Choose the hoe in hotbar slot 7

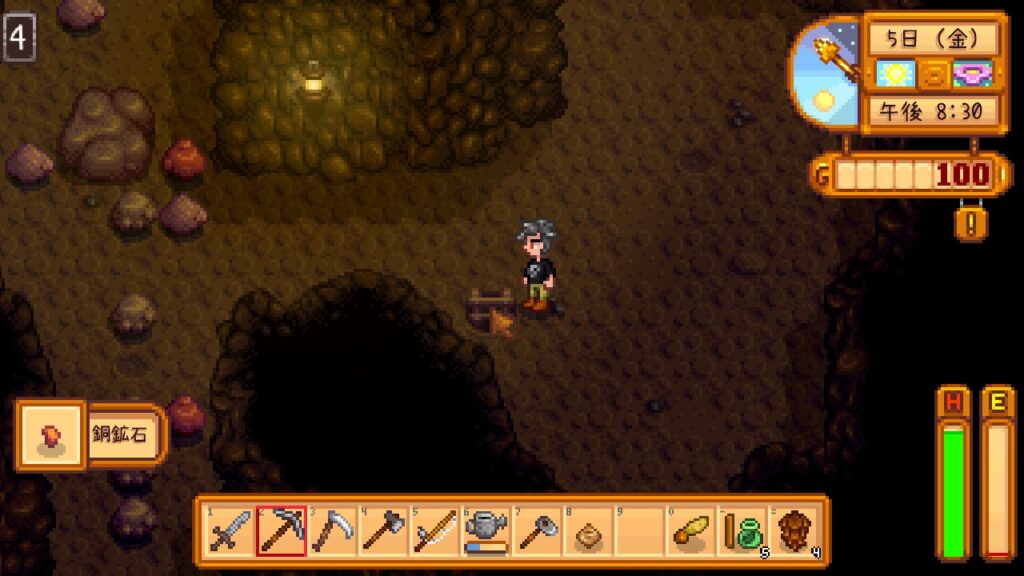537,531
